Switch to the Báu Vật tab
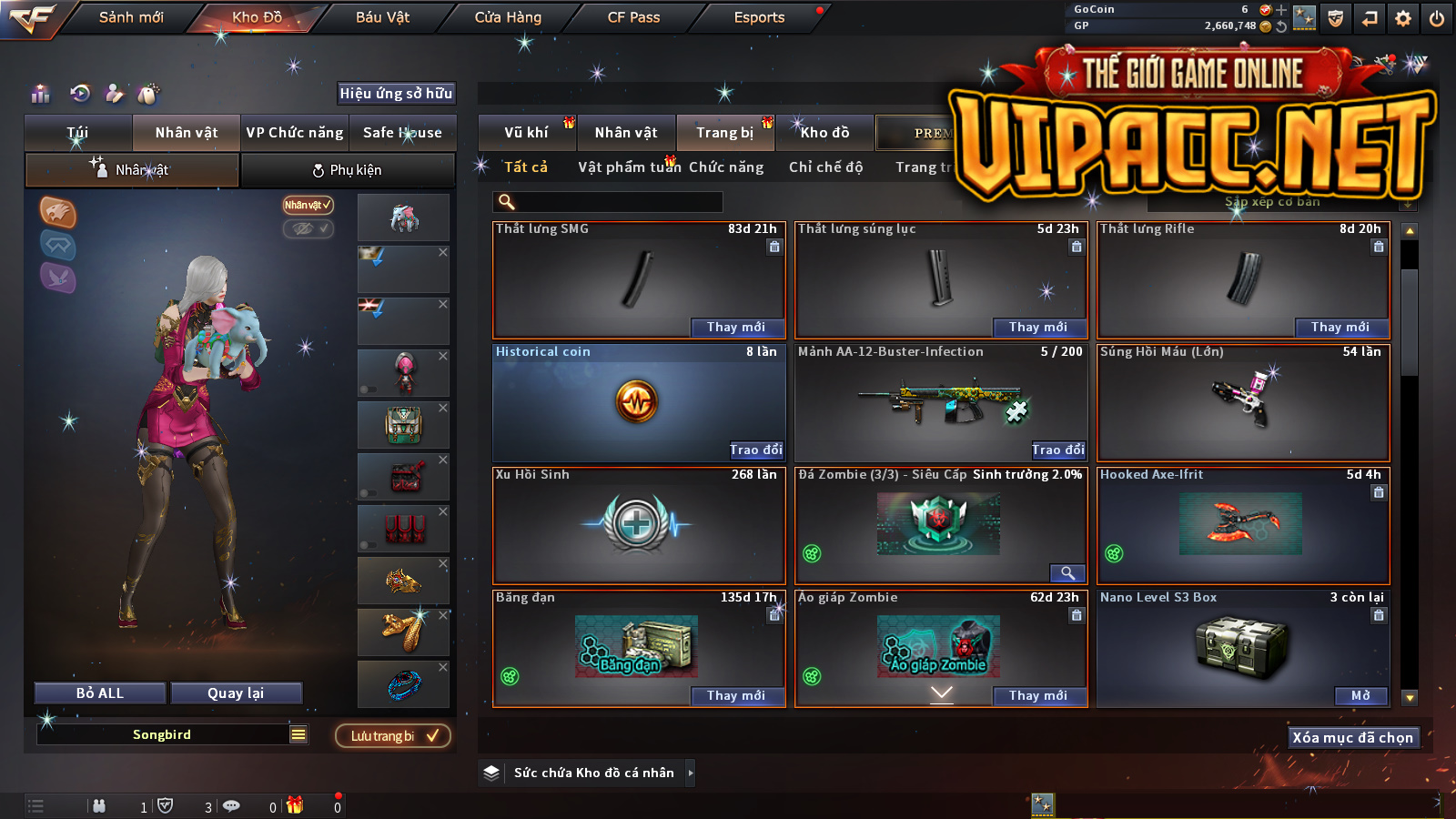The height and width of the screenshot is (819, 1456). (382, 17)
